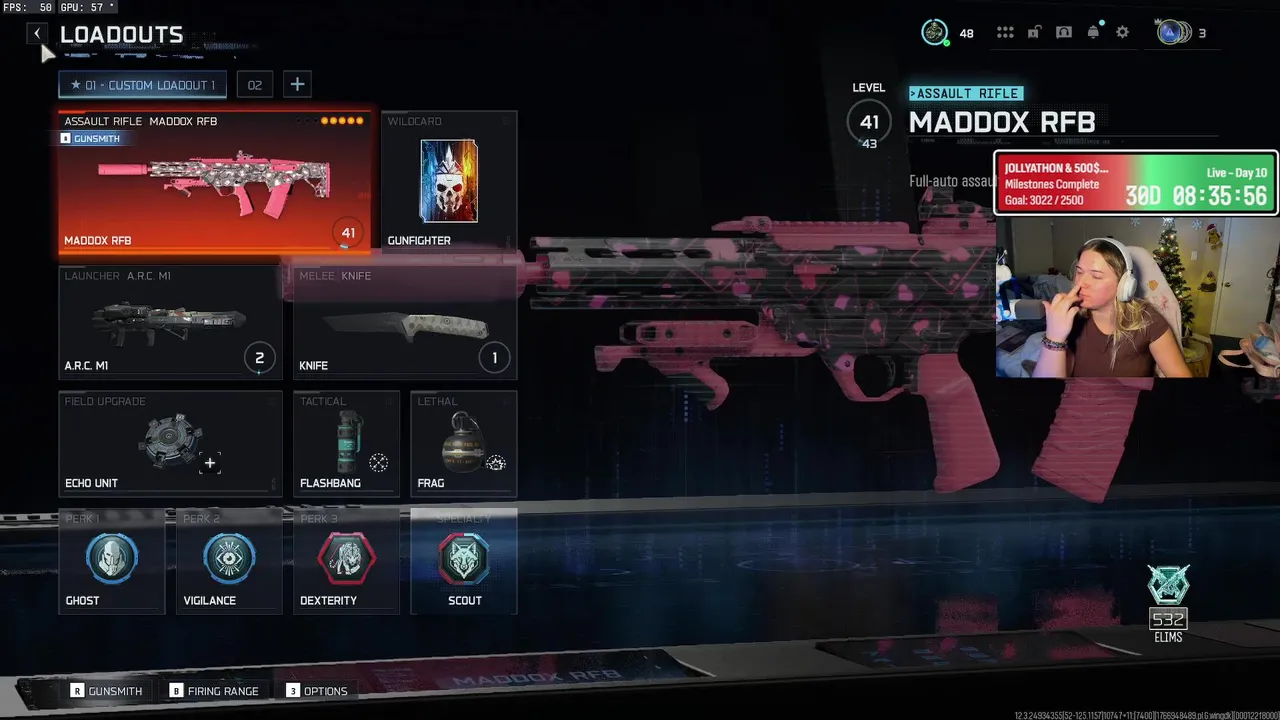The height and width of the screenshot is (720, 1280).
Task: Open the Gunfighter wildcard slot
Action: pos(449,181)
